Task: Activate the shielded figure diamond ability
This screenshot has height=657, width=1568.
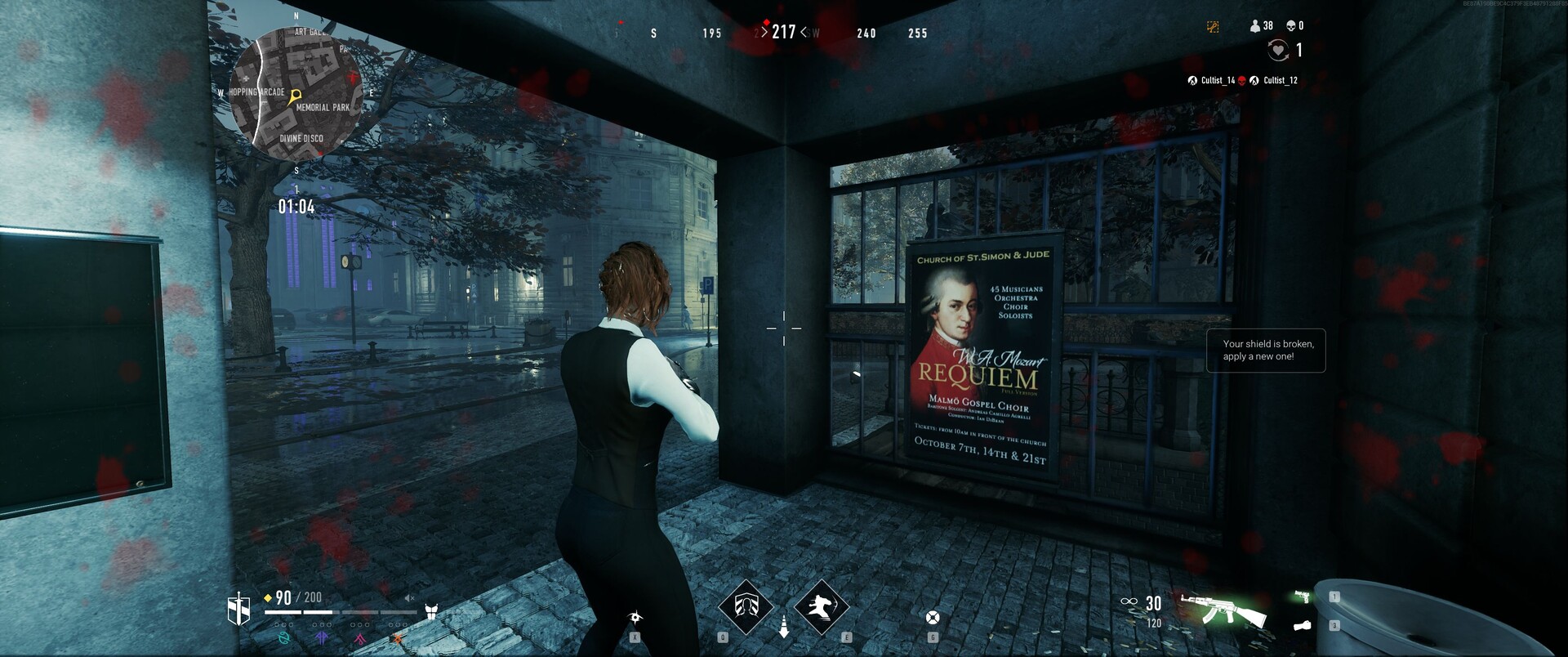Action: [x=745, y=607]
